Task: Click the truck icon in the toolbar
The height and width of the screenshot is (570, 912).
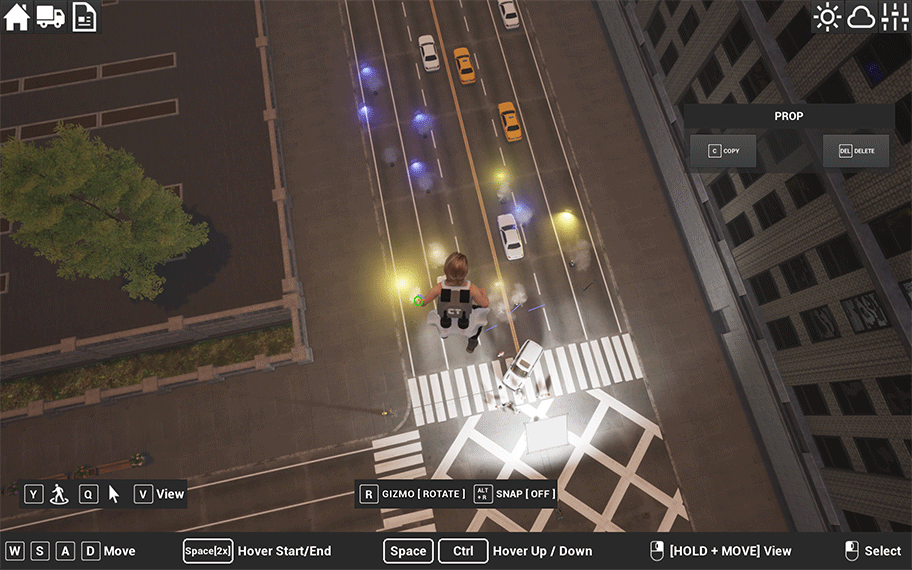Action: point(51,17)
